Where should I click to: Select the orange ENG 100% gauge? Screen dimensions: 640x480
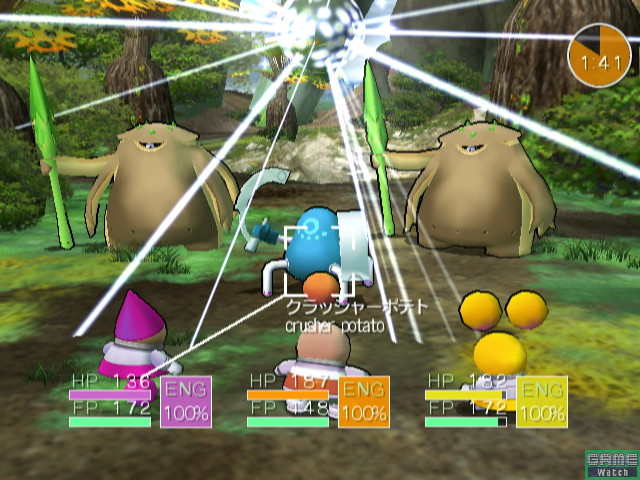pyautogui.click(x=363, y=402)
